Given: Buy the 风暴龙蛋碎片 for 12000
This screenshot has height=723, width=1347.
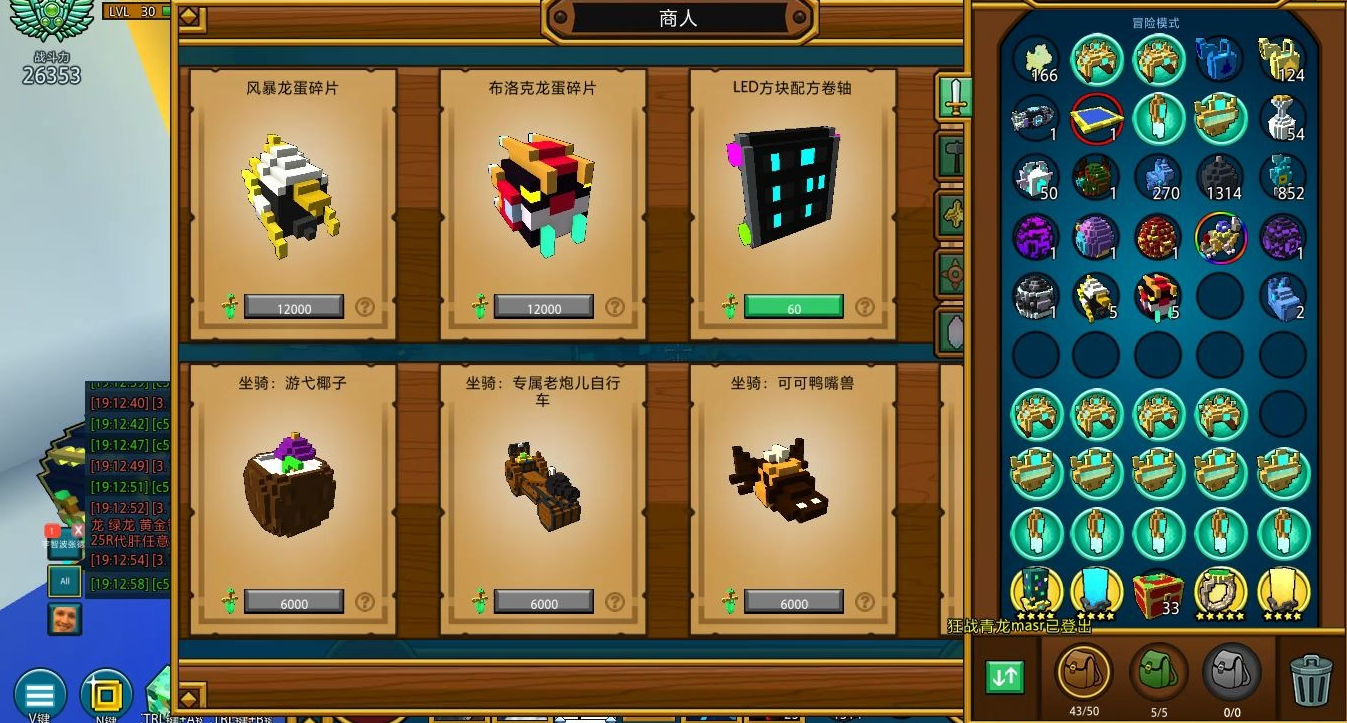Looking at the screenshot, I should coord(294,307).
